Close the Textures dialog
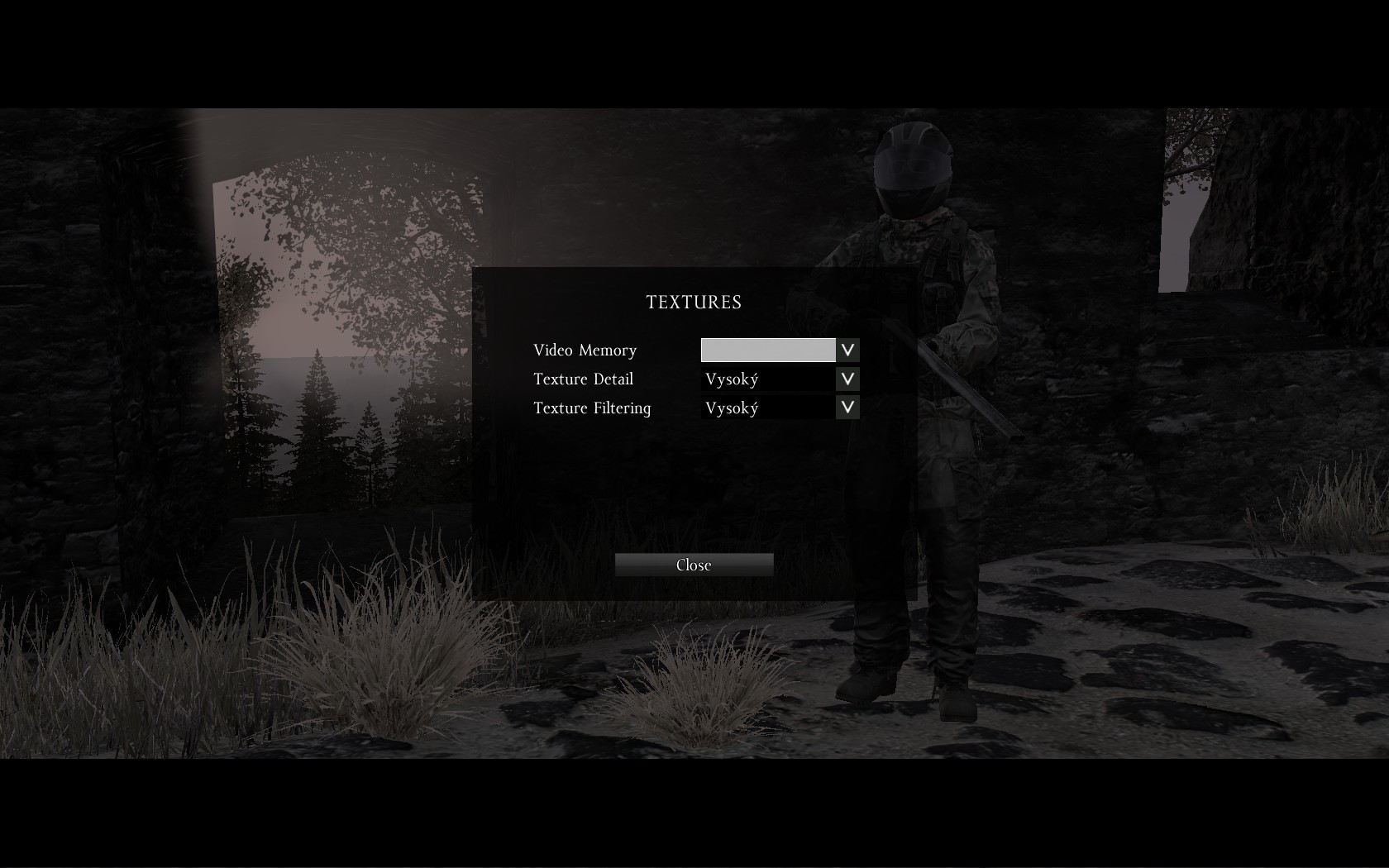 694,565
